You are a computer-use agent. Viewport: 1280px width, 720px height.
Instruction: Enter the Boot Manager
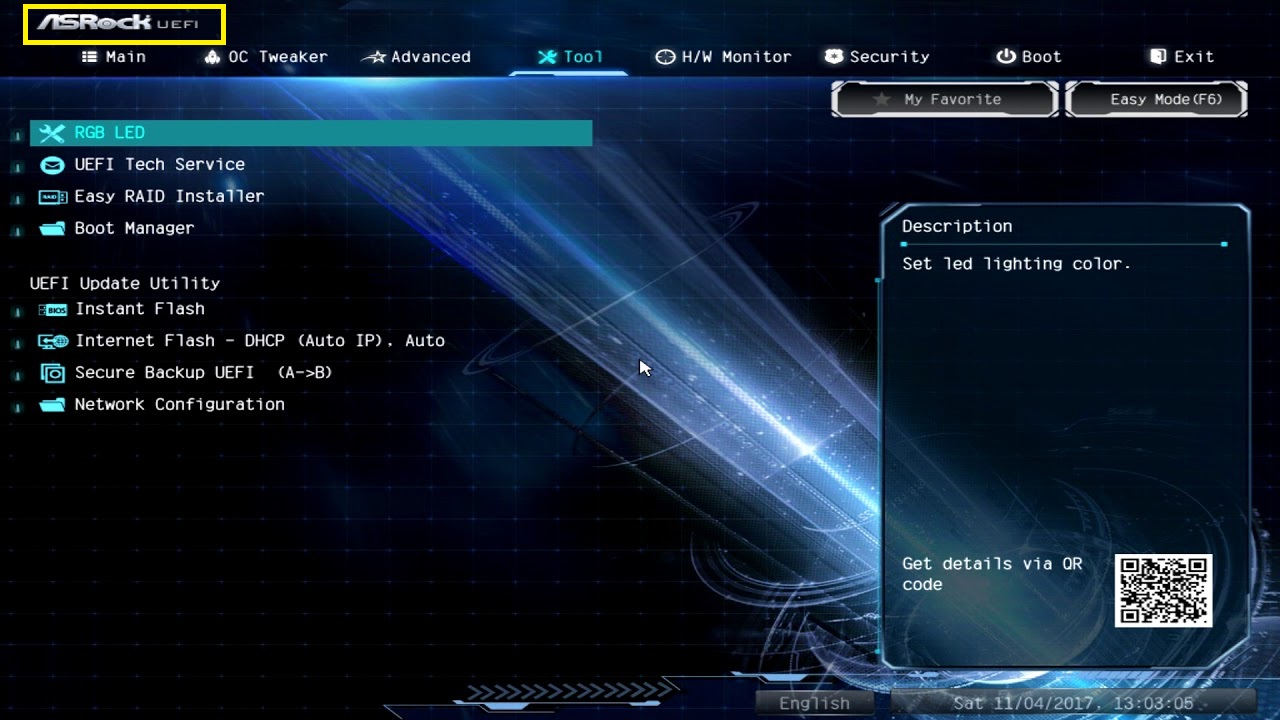click(x=134, y=229)
